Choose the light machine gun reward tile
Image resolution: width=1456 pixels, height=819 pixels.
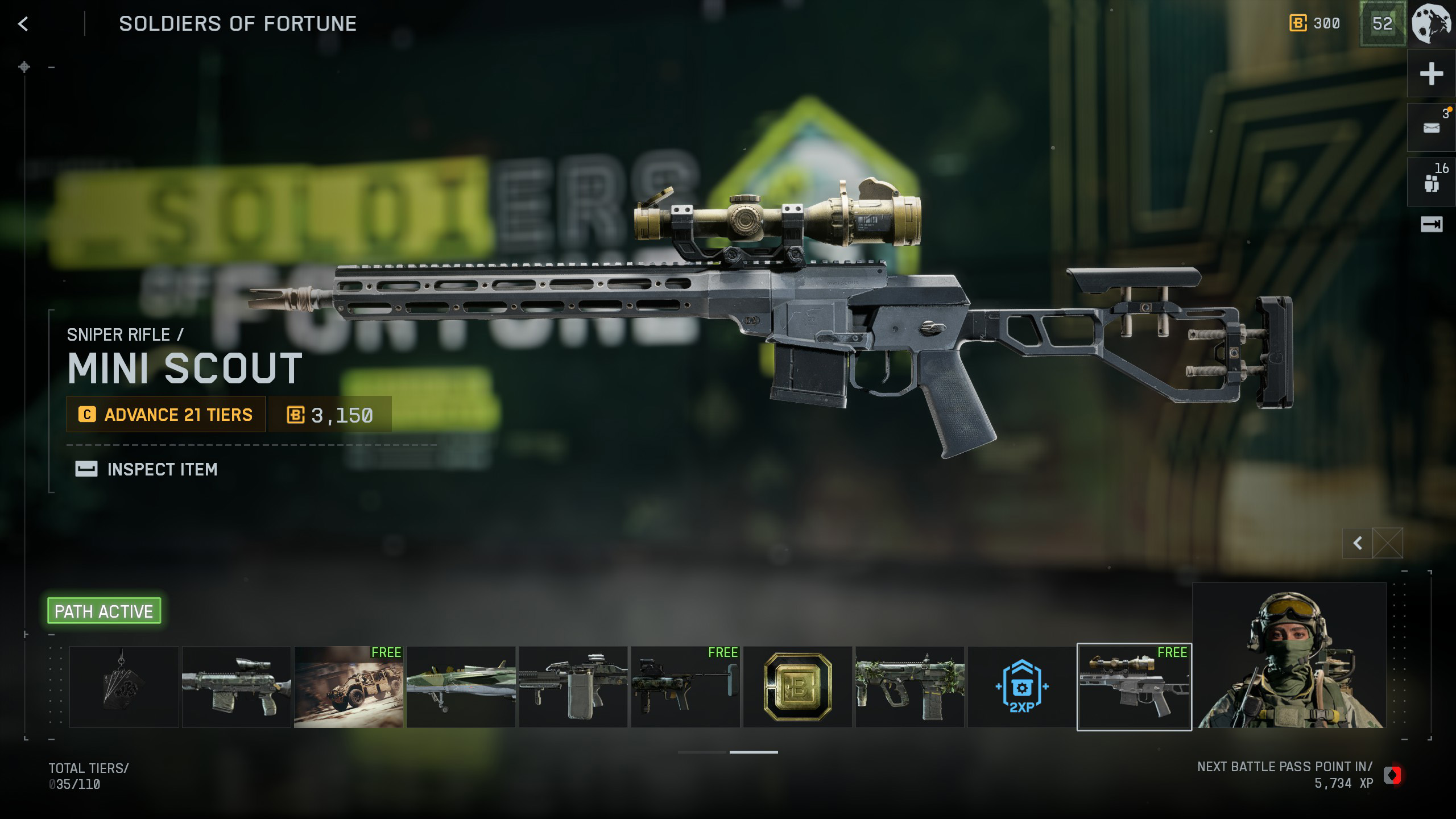coord(573,687)
